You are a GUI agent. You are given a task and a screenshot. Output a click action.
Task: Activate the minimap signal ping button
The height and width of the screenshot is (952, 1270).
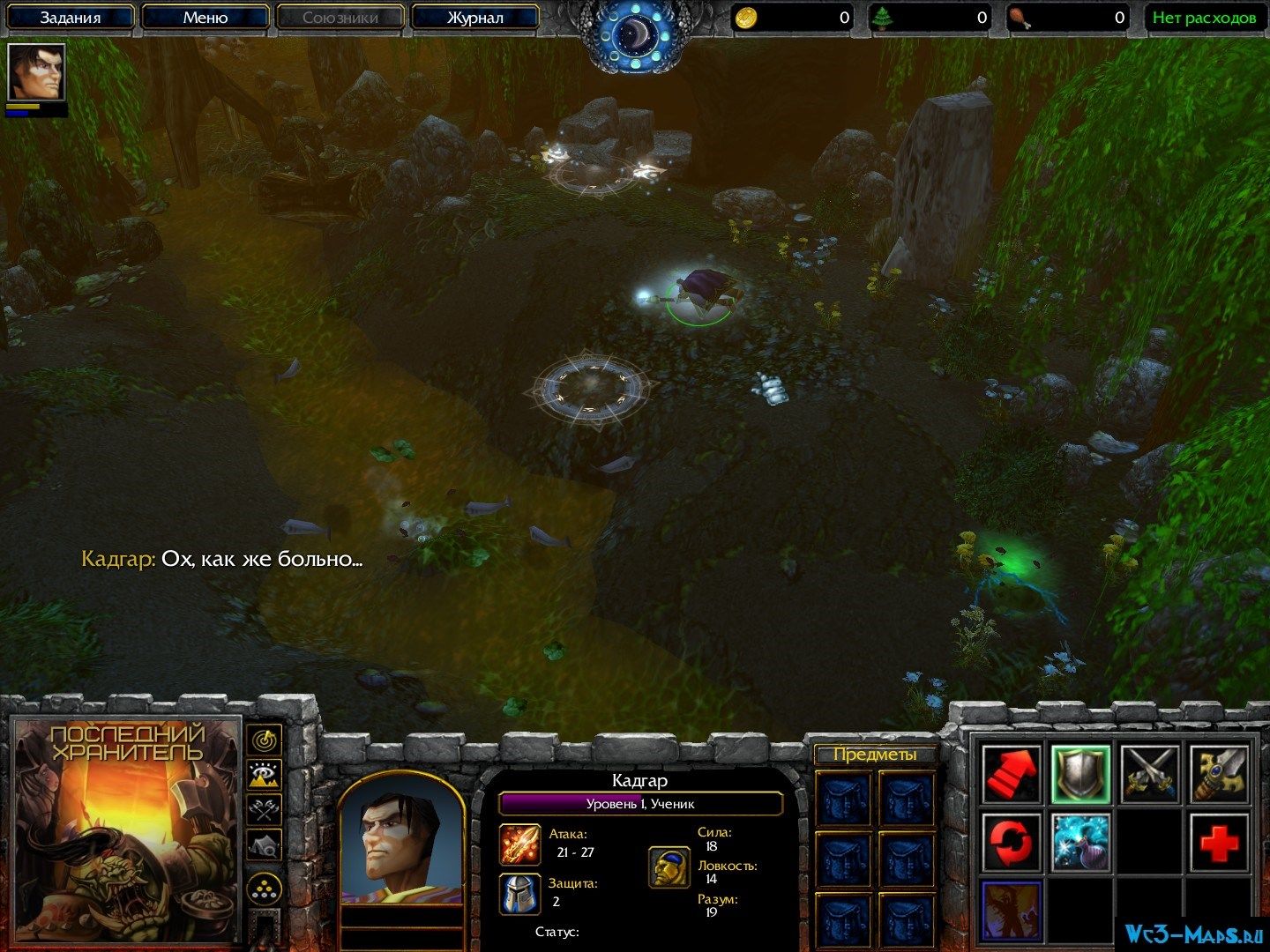coord(265,739)
